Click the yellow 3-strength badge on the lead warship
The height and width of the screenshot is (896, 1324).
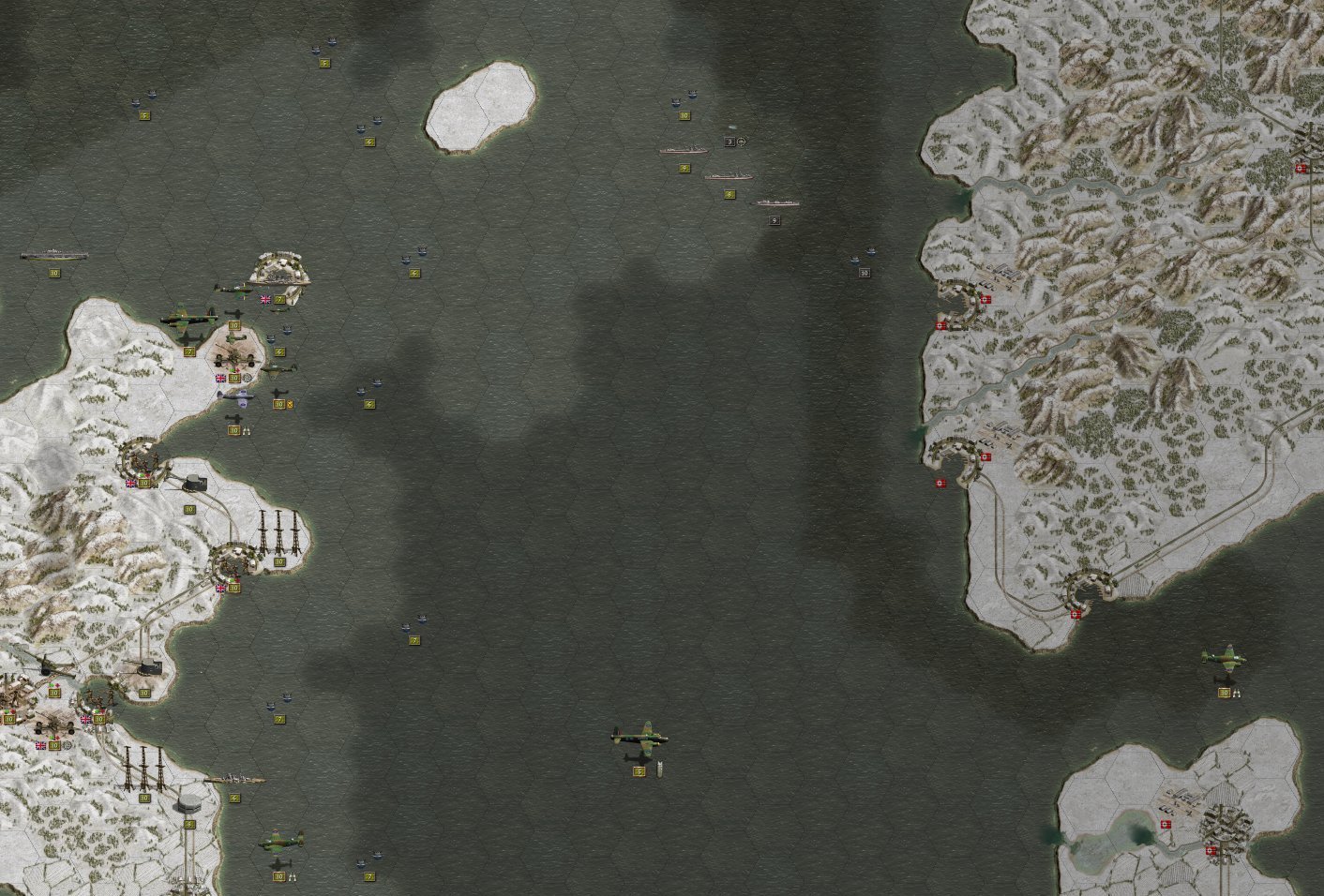[730, 142]
